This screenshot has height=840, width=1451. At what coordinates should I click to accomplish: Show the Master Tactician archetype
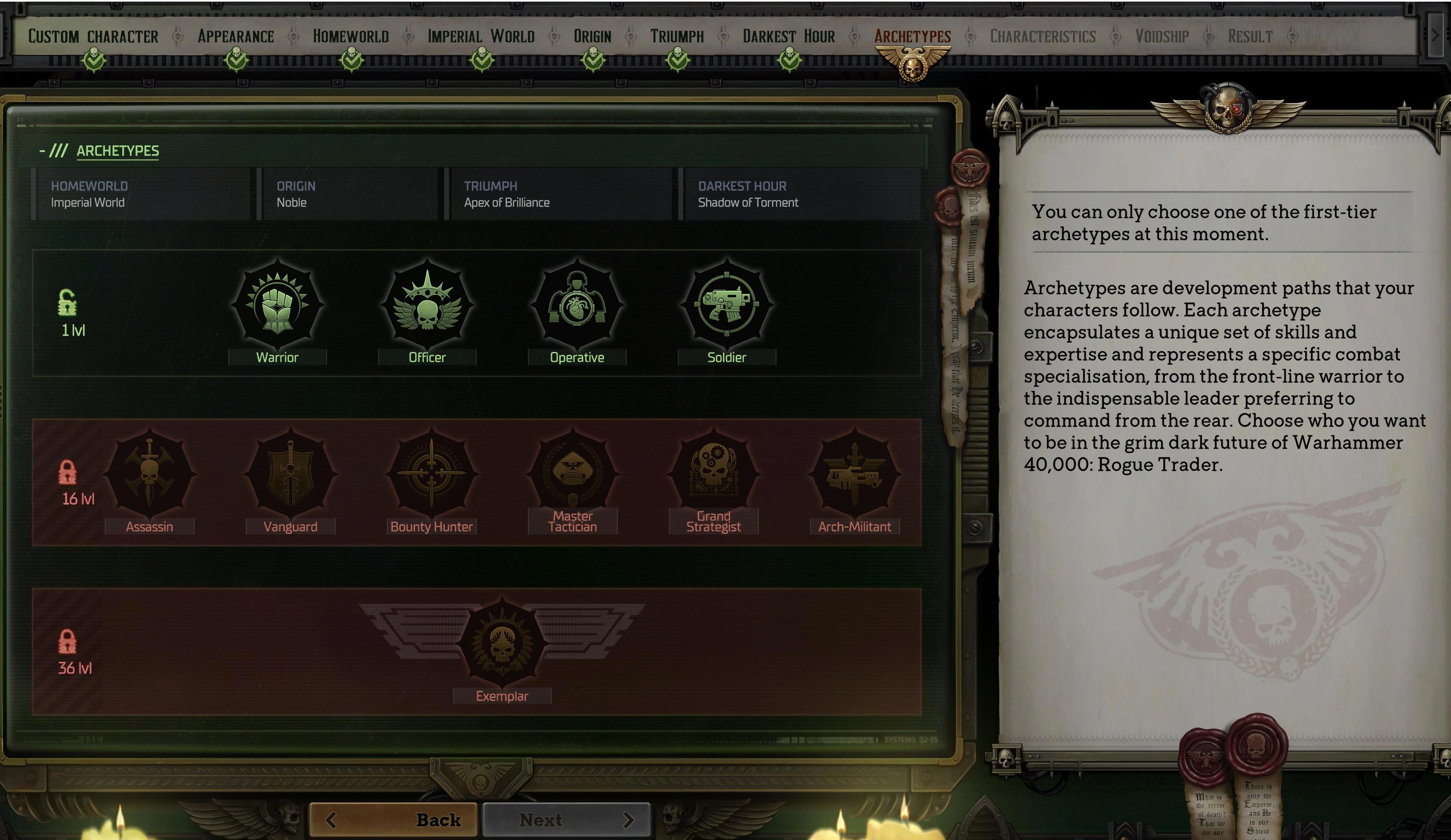tap(572, 474)
